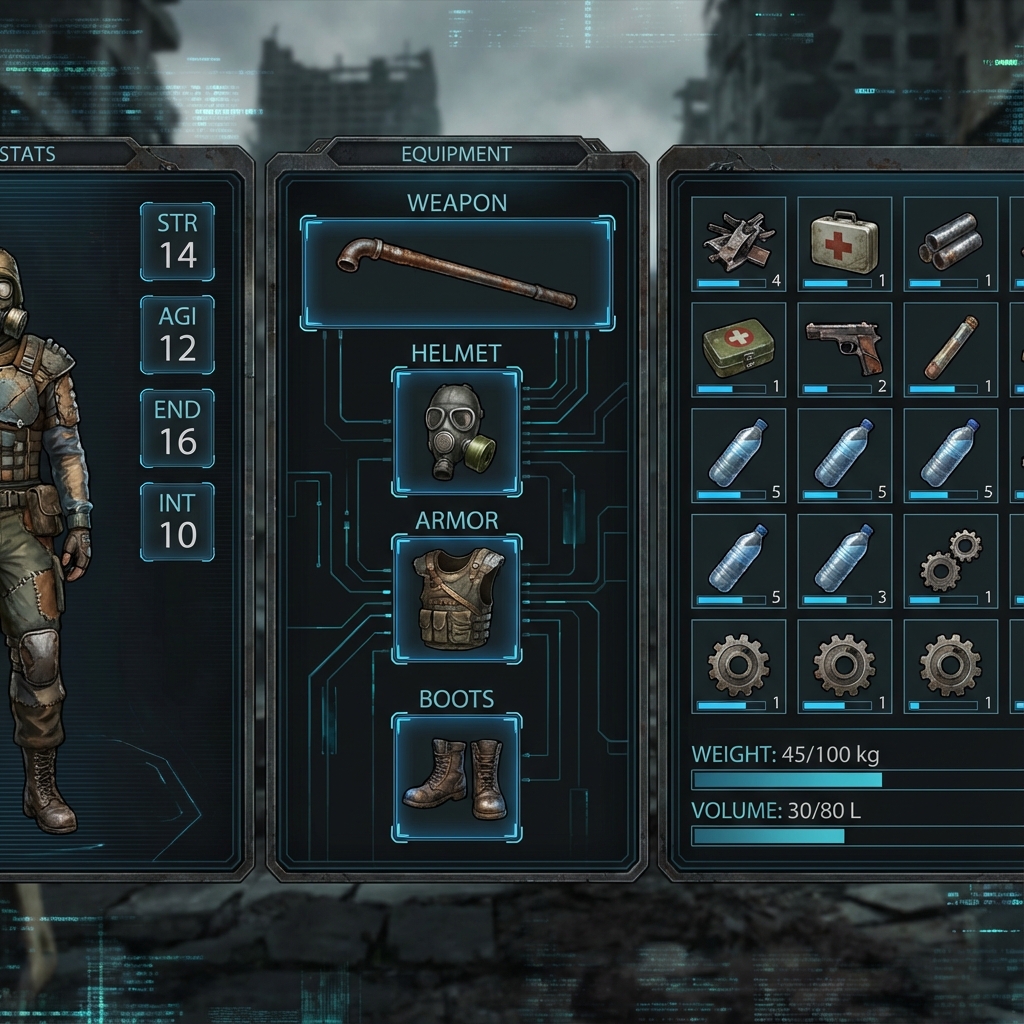Select the rusty pipe weapon slot
This screenshot has height=1024, width=1024.
(457, 272)
